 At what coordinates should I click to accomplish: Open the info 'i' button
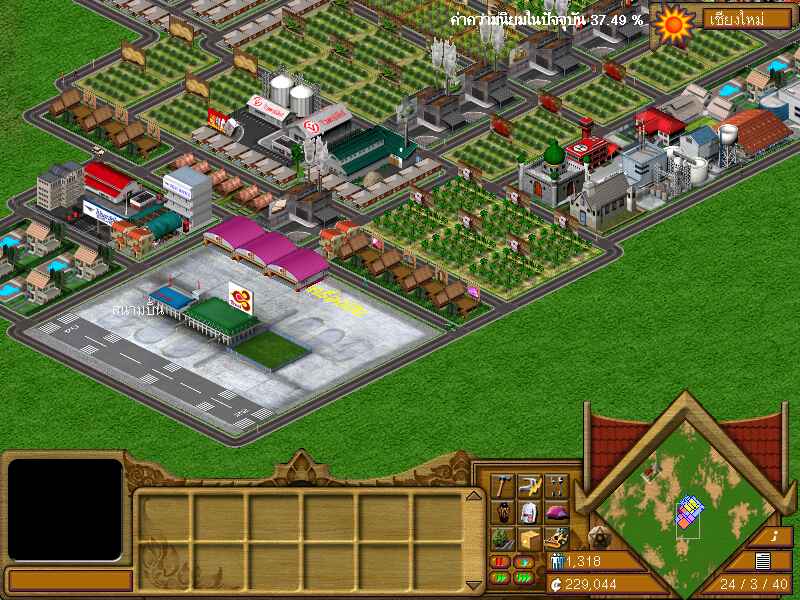click(x=777, y=537)
